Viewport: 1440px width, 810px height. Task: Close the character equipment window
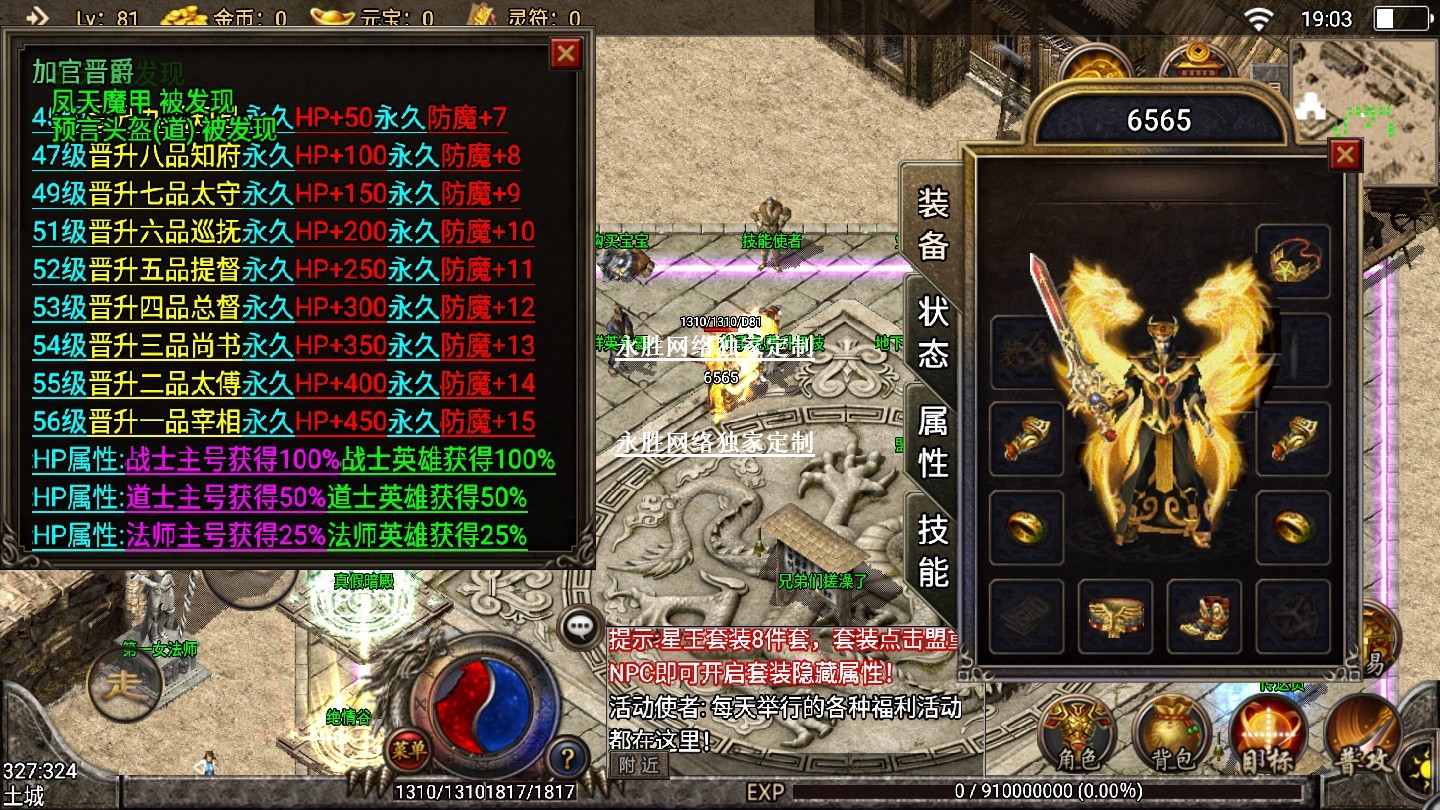(x=1345, y=155)
